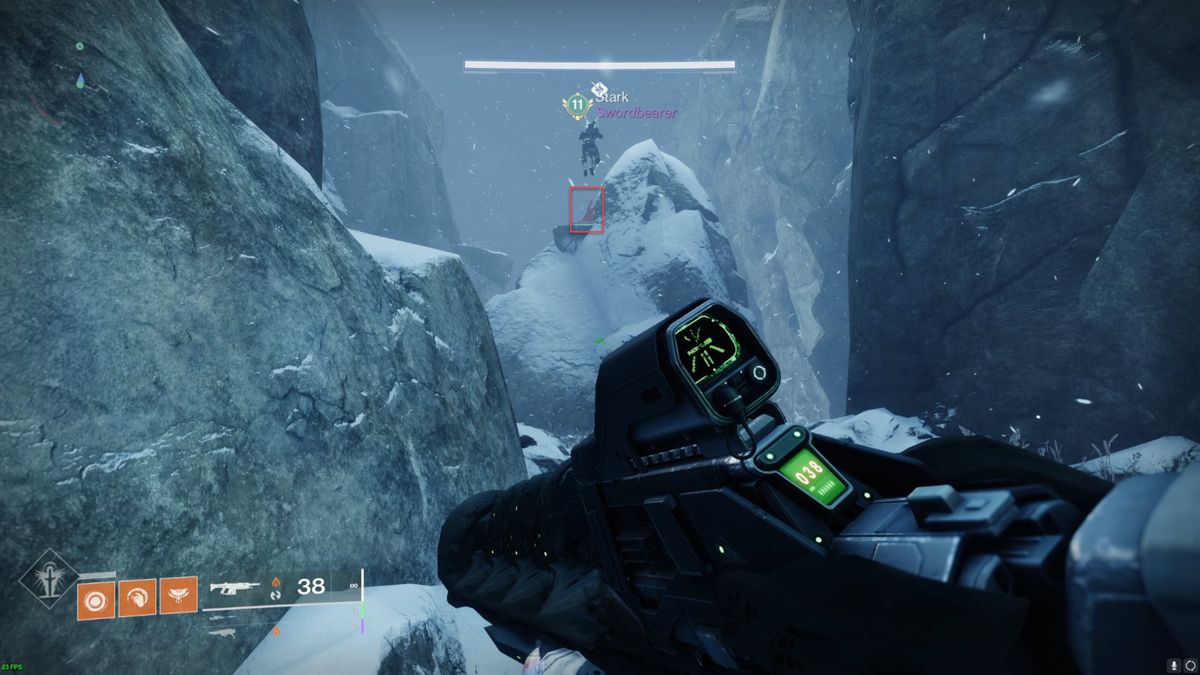Toggle the microphone overlay icon
Screen dimensions: 1200x675
click(1172, 665)
